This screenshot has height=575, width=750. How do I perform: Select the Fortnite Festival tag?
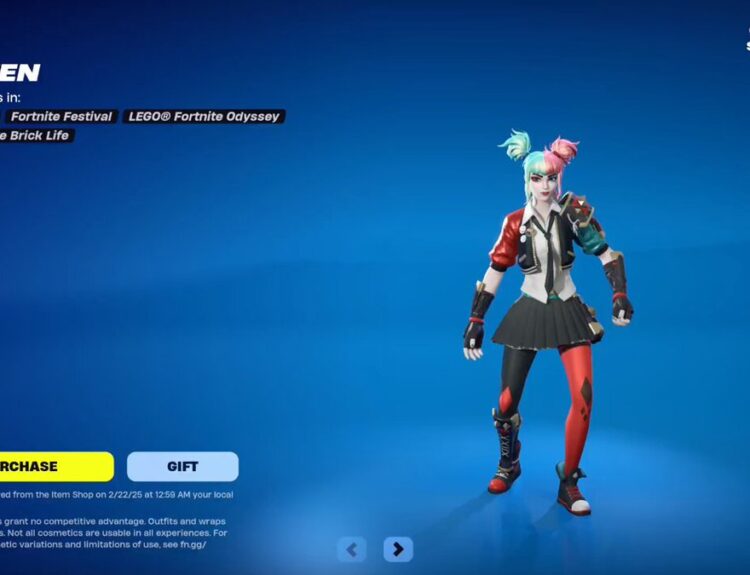[63, 116]
